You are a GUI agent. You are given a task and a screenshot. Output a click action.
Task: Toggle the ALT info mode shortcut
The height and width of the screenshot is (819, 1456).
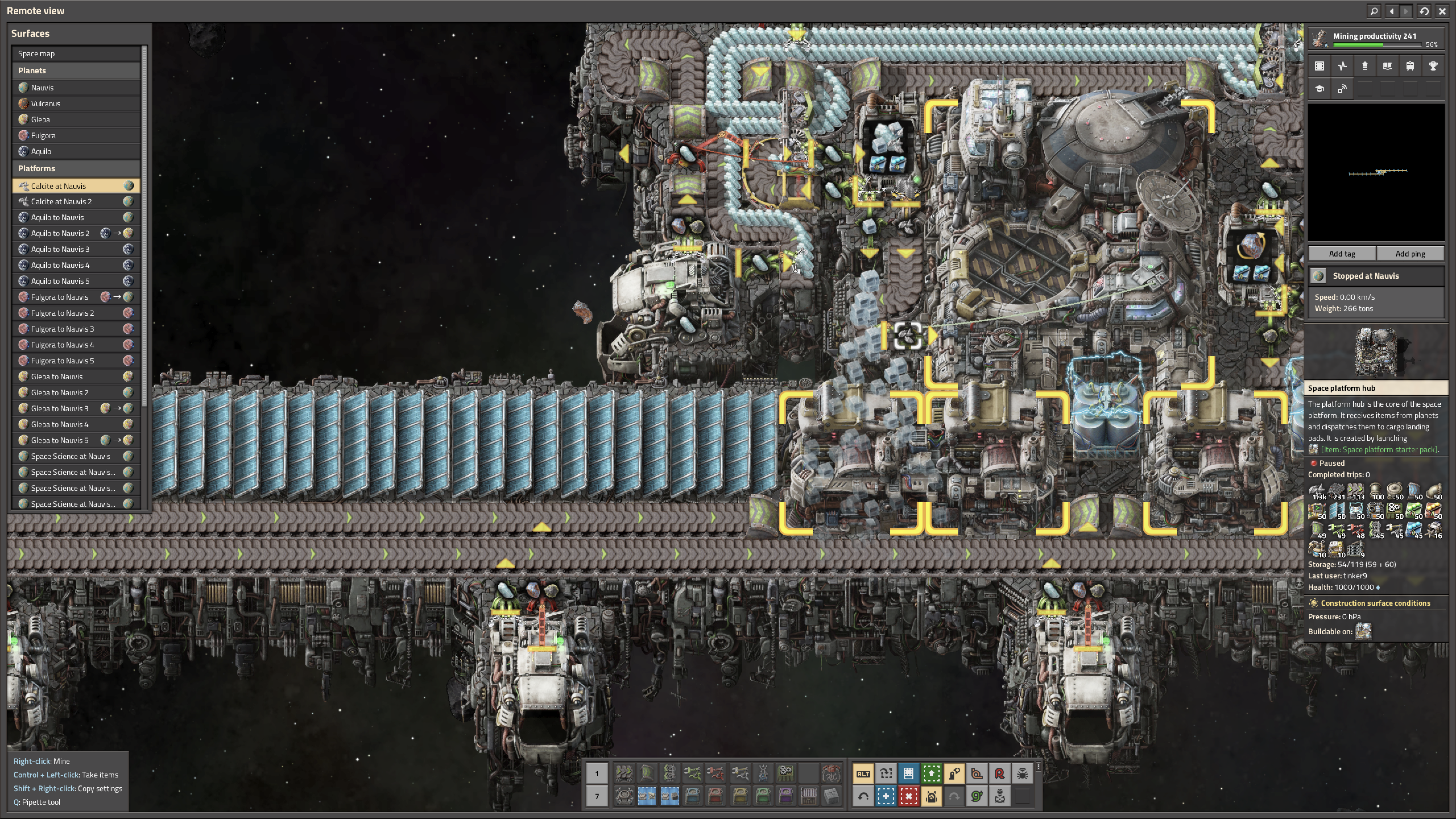point(863,774)
